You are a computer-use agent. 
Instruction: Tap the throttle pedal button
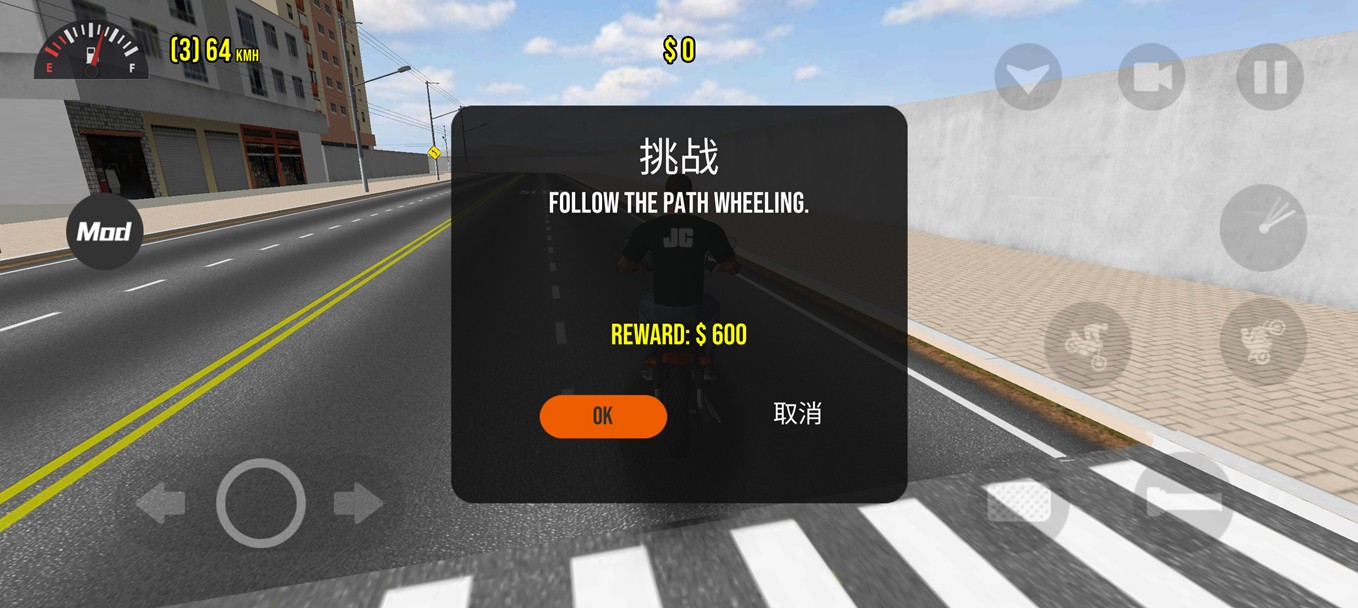[x=1184, y=497]
